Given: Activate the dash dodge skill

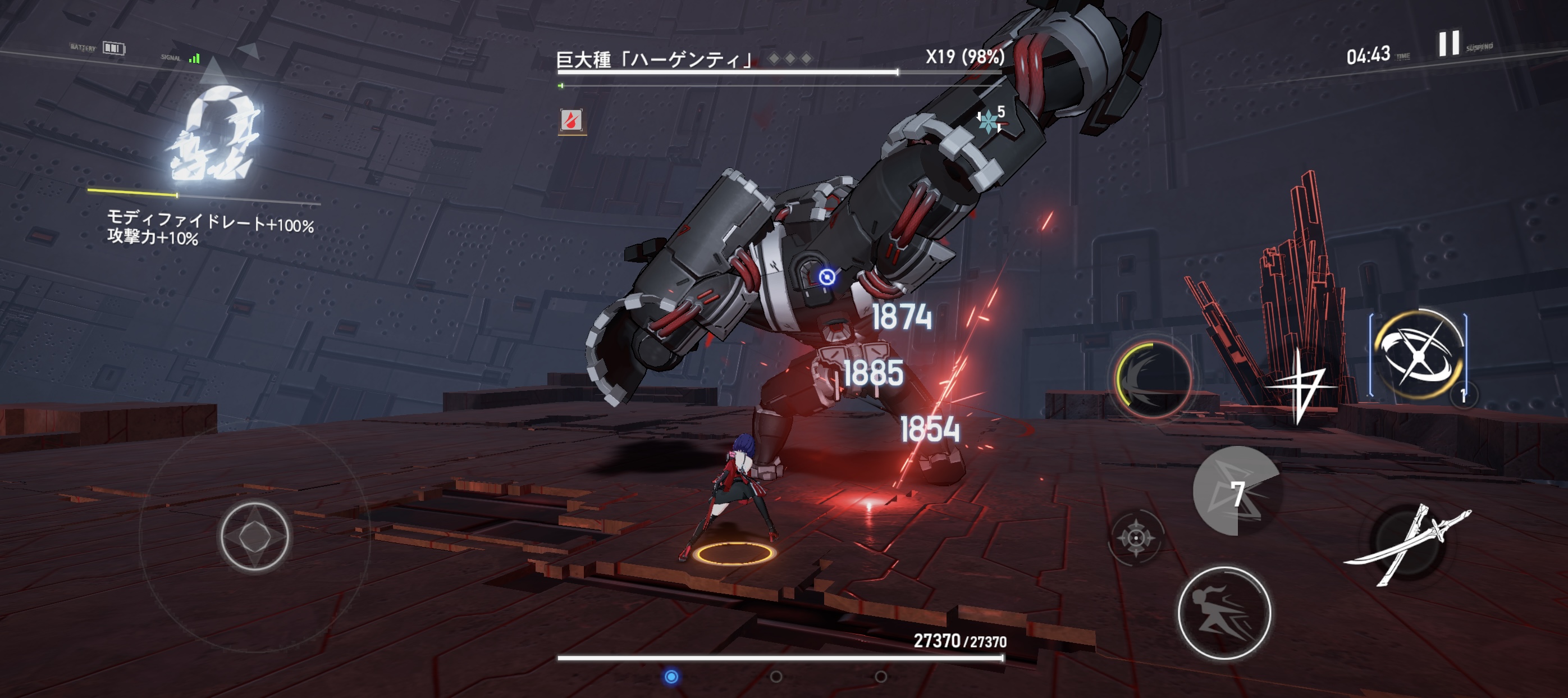Looking at the screenshot, I should click(1224, 612).
